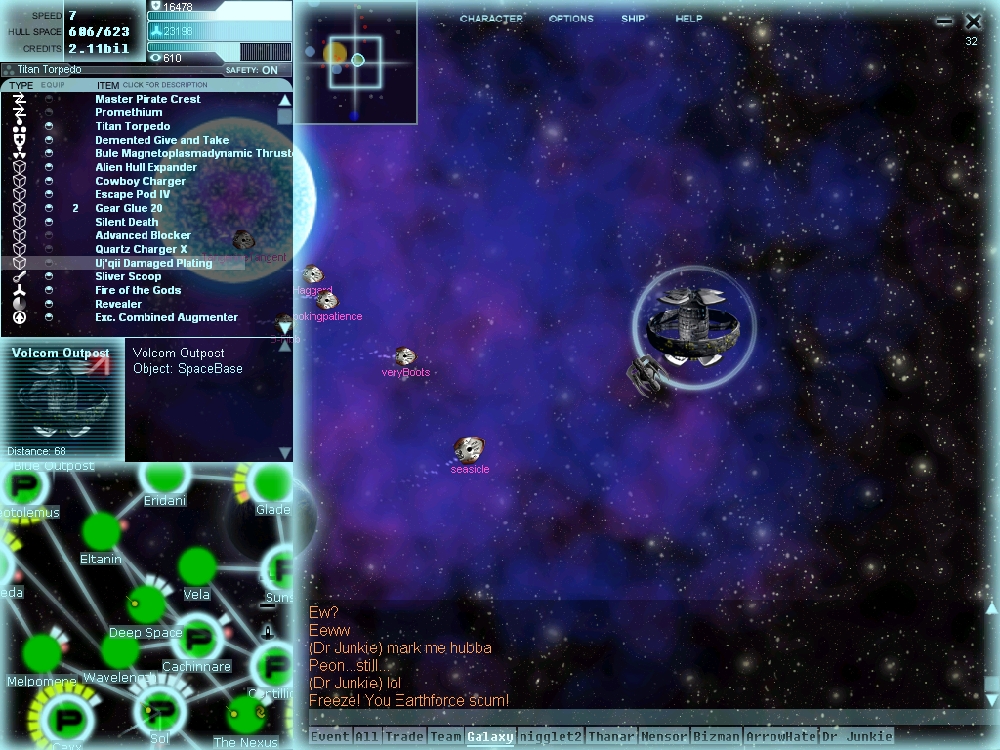
Task: Click the local radar minimap
Action: (x=355, y=62)
